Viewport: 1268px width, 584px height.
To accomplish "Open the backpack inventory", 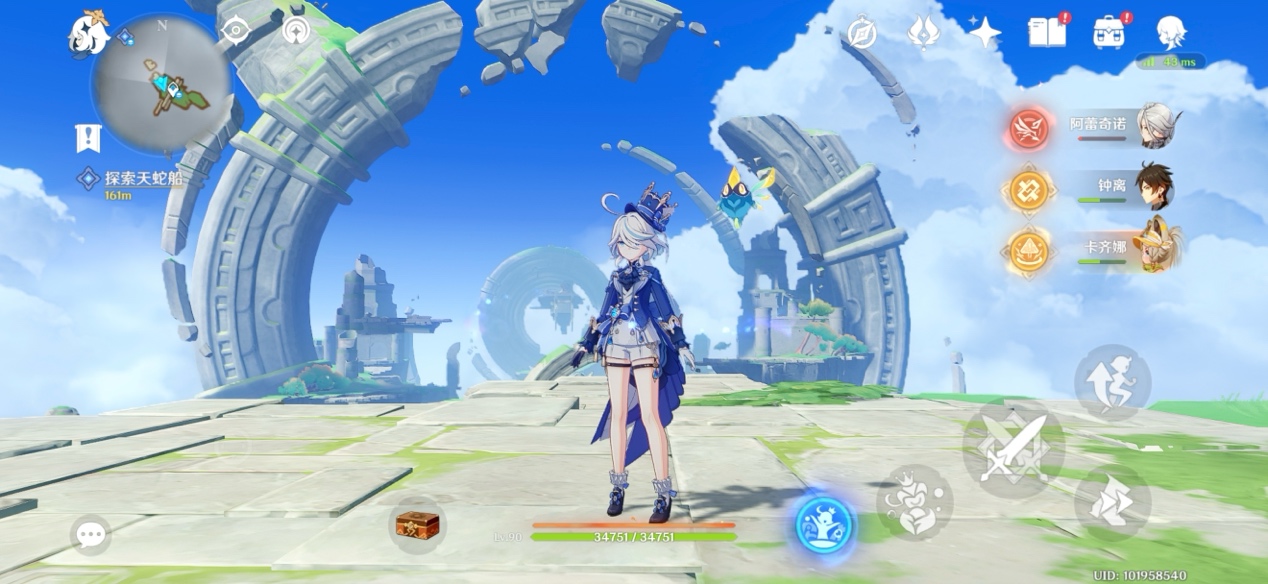I will [x=1108, y=33].
